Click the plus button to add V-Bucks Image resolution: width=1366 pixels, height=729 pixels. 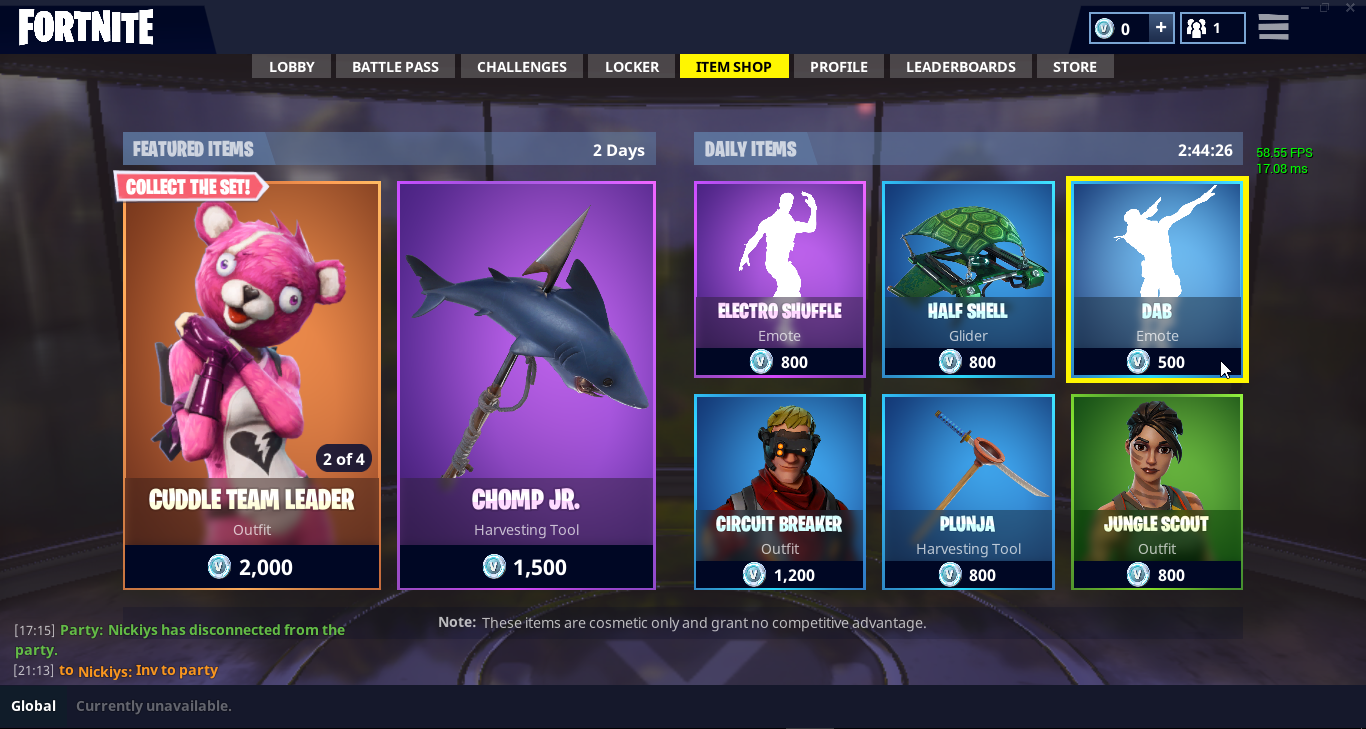click(1160, 28)
